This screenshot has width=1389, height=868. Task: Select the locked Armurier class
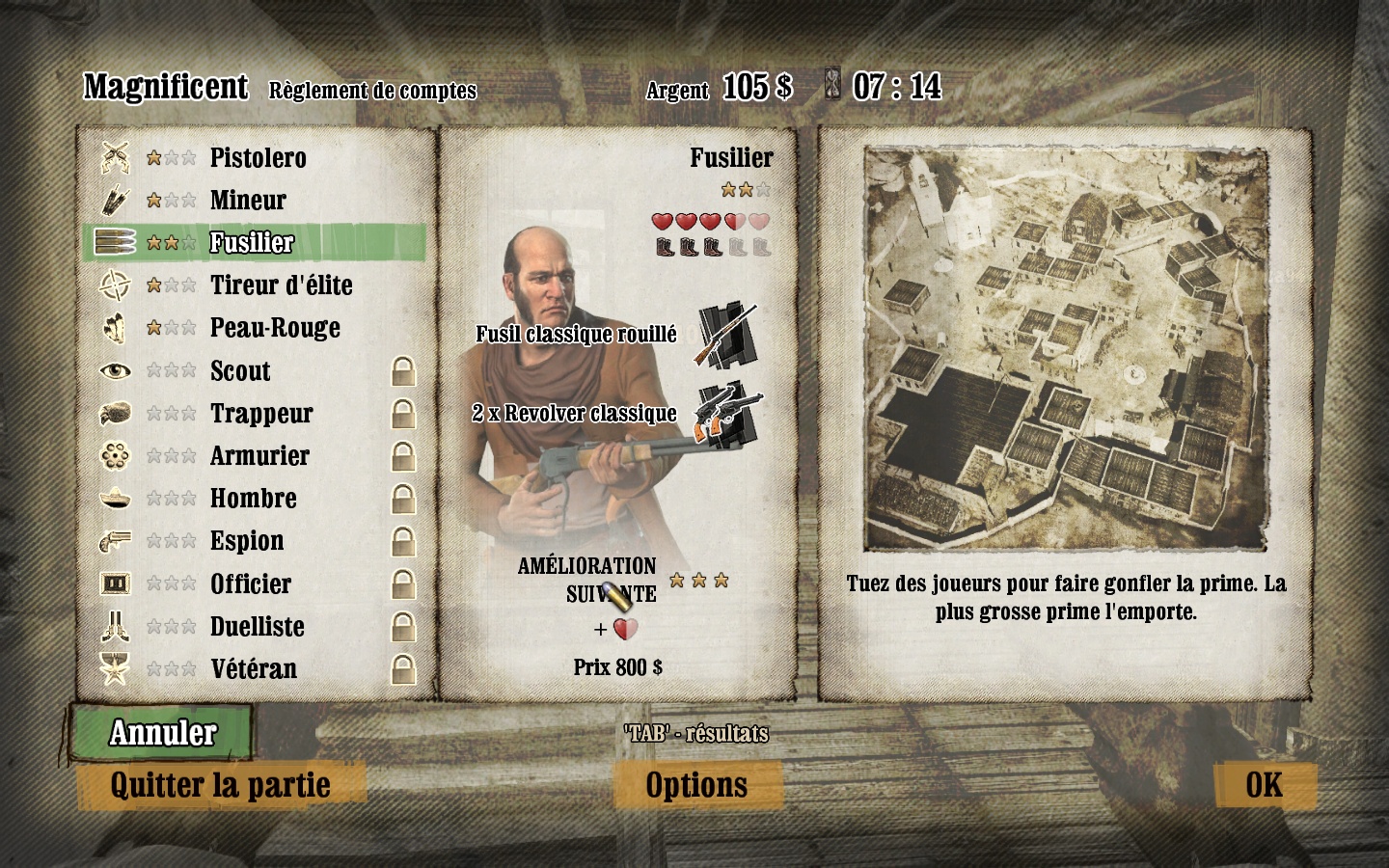coord(259,456)
